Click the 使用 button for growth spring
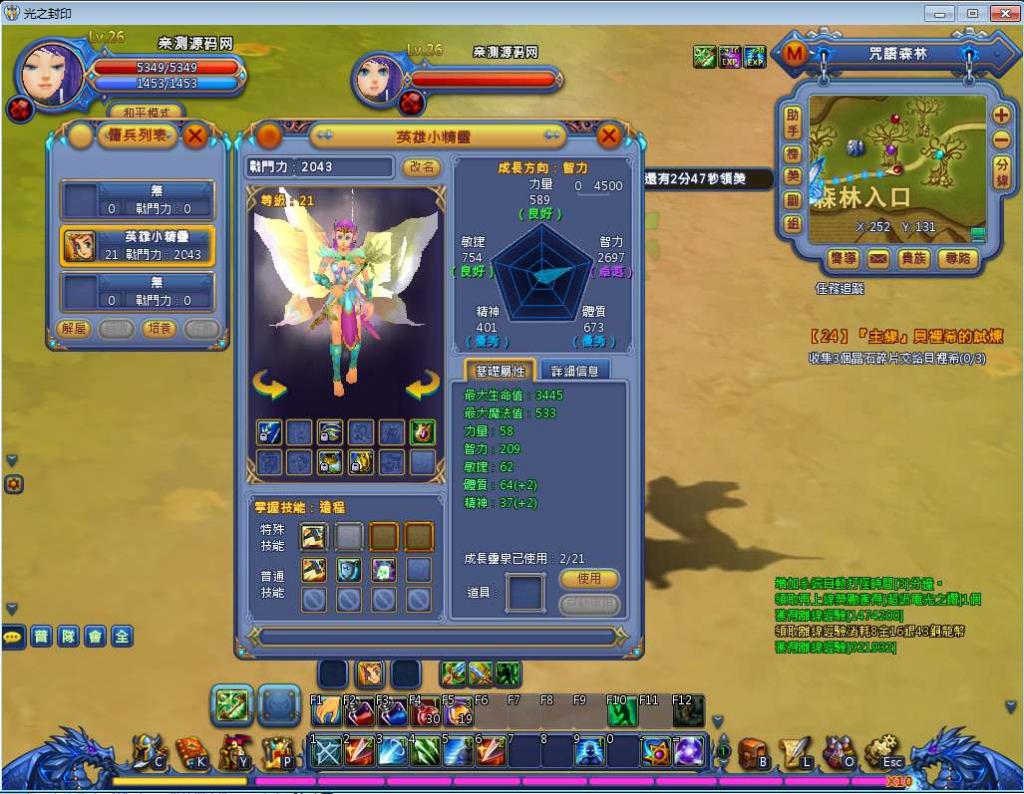The height and width of the screenshot is (794, 1024). pos(589,578)
